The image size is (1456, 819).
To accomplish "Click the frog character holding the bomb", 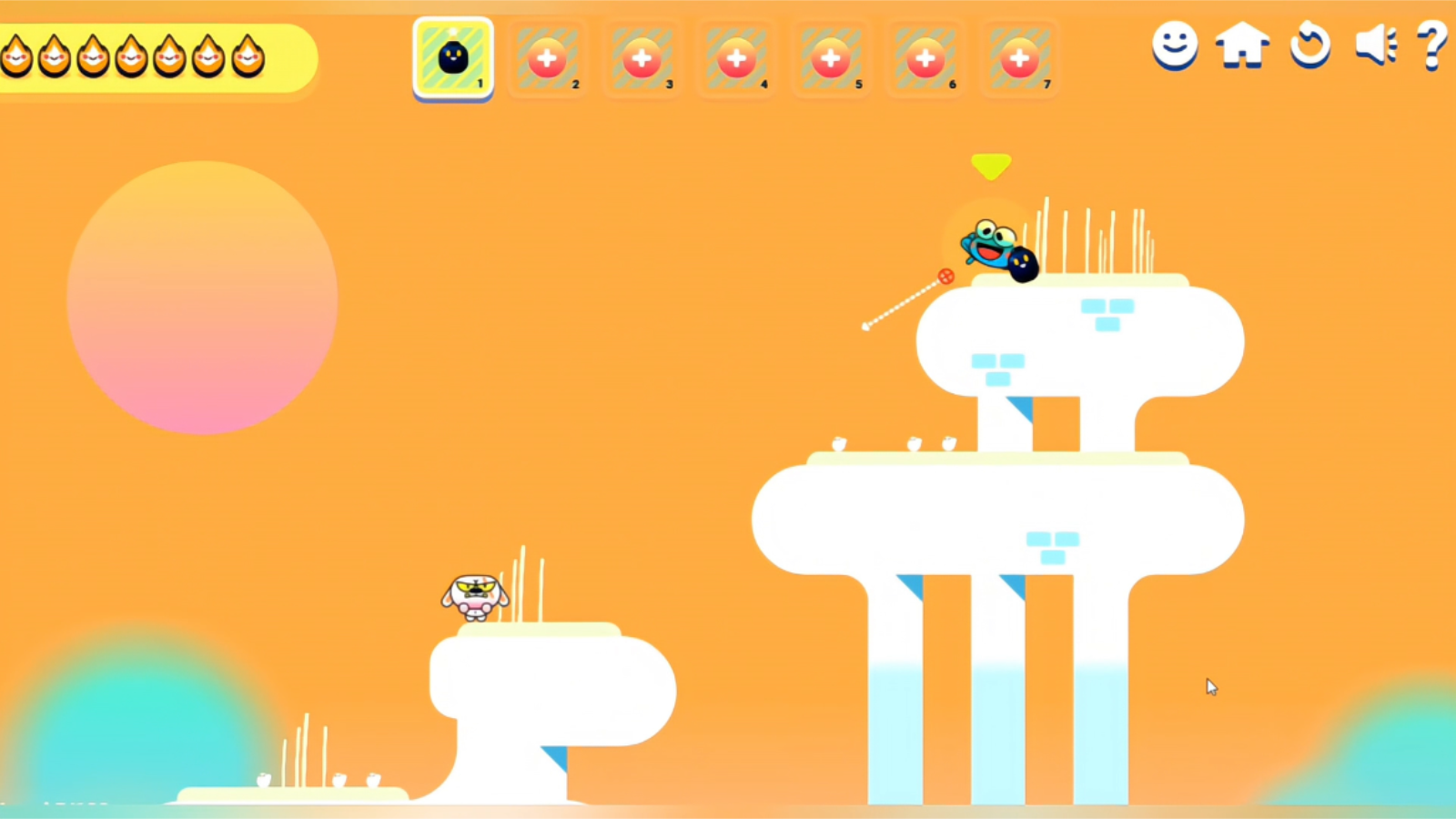I will [992, 248].
